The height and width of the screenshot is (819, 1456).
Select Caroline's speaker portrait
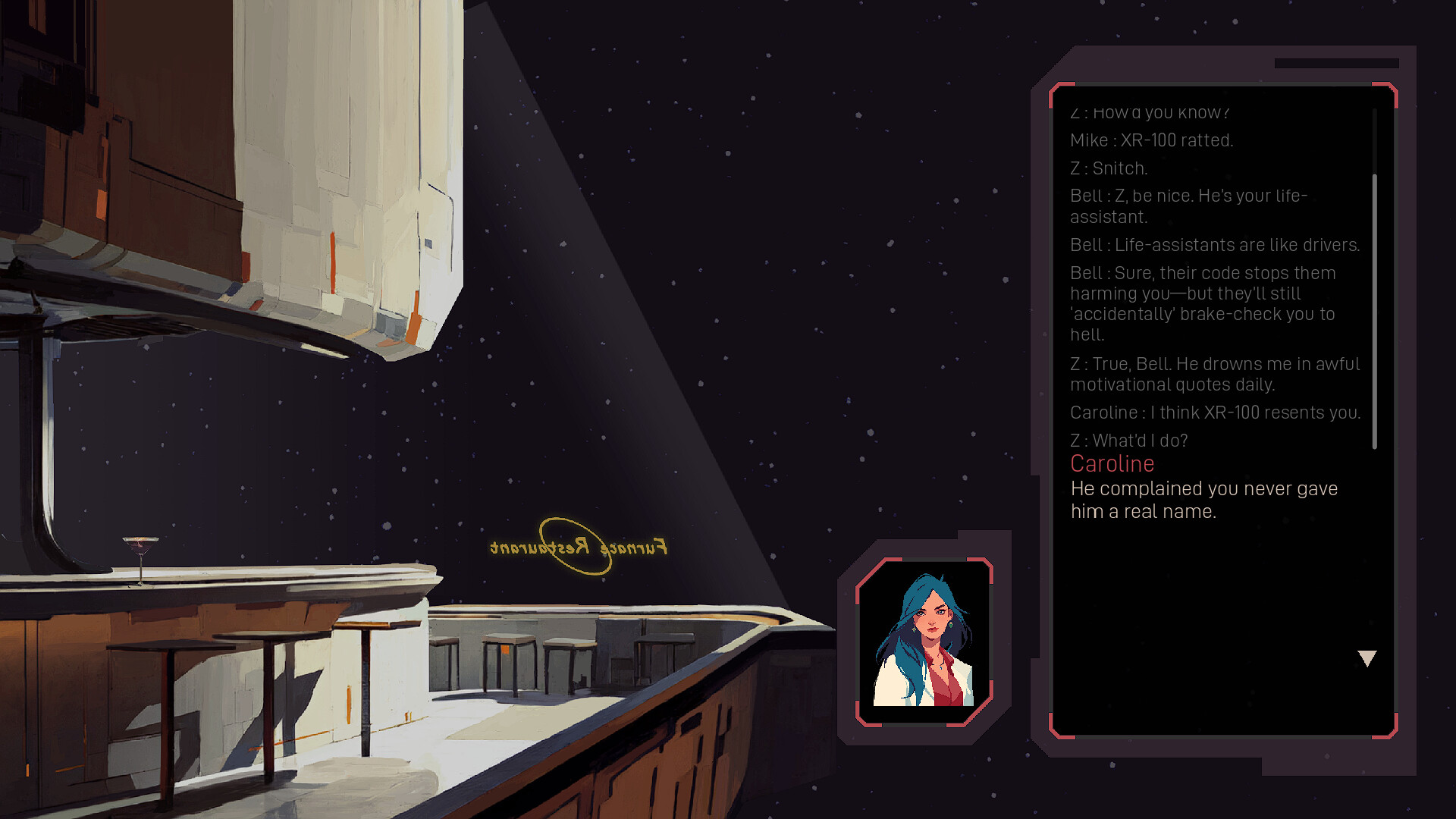click(x=924, y=642)
